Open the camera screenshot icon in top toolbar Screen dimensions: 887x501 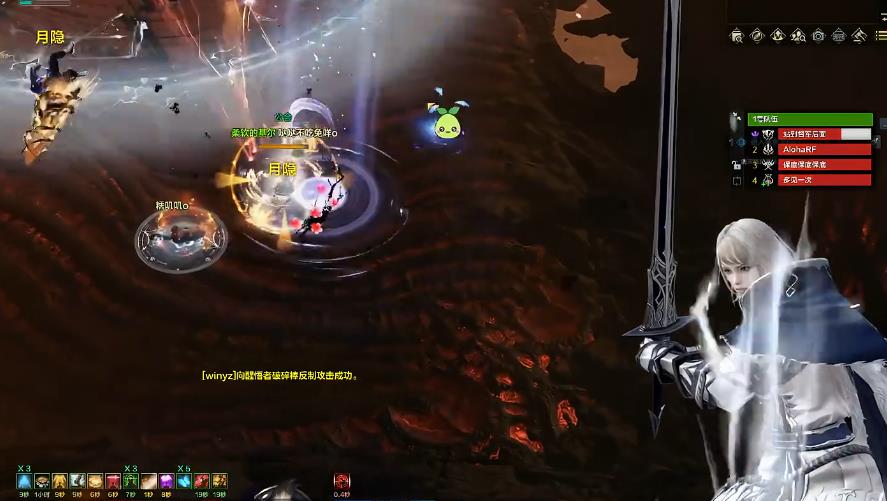coord(818,36)
